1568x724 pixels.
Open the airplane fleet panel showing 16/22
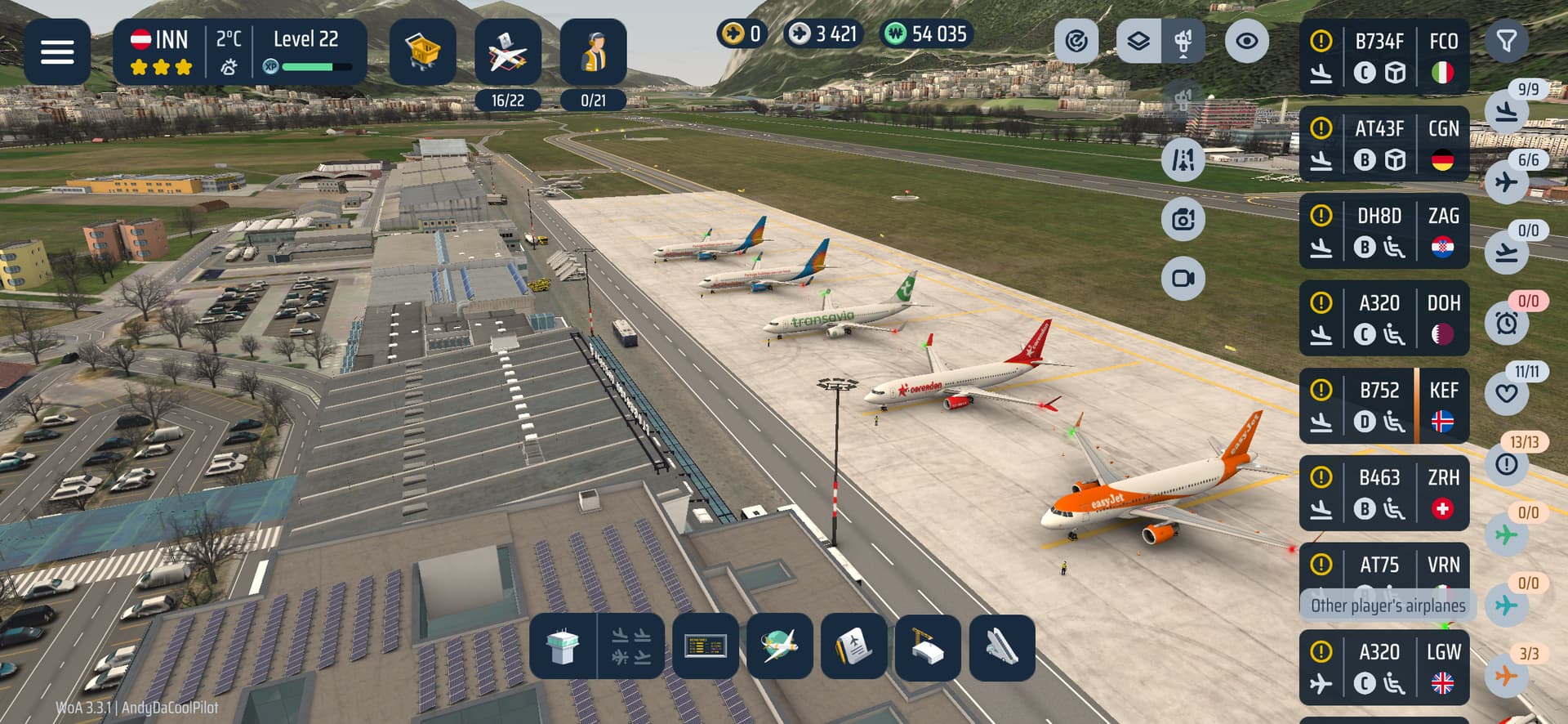click(508, 54)
